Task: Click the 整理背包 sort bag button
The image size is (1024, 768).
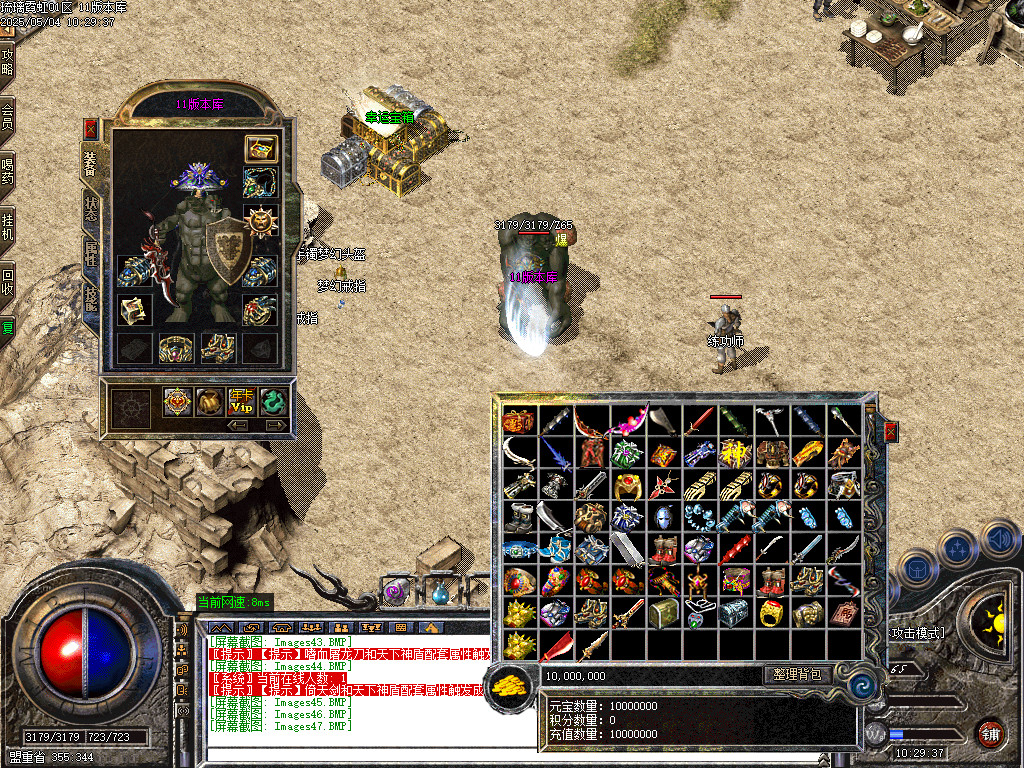Action: [797, 675]
